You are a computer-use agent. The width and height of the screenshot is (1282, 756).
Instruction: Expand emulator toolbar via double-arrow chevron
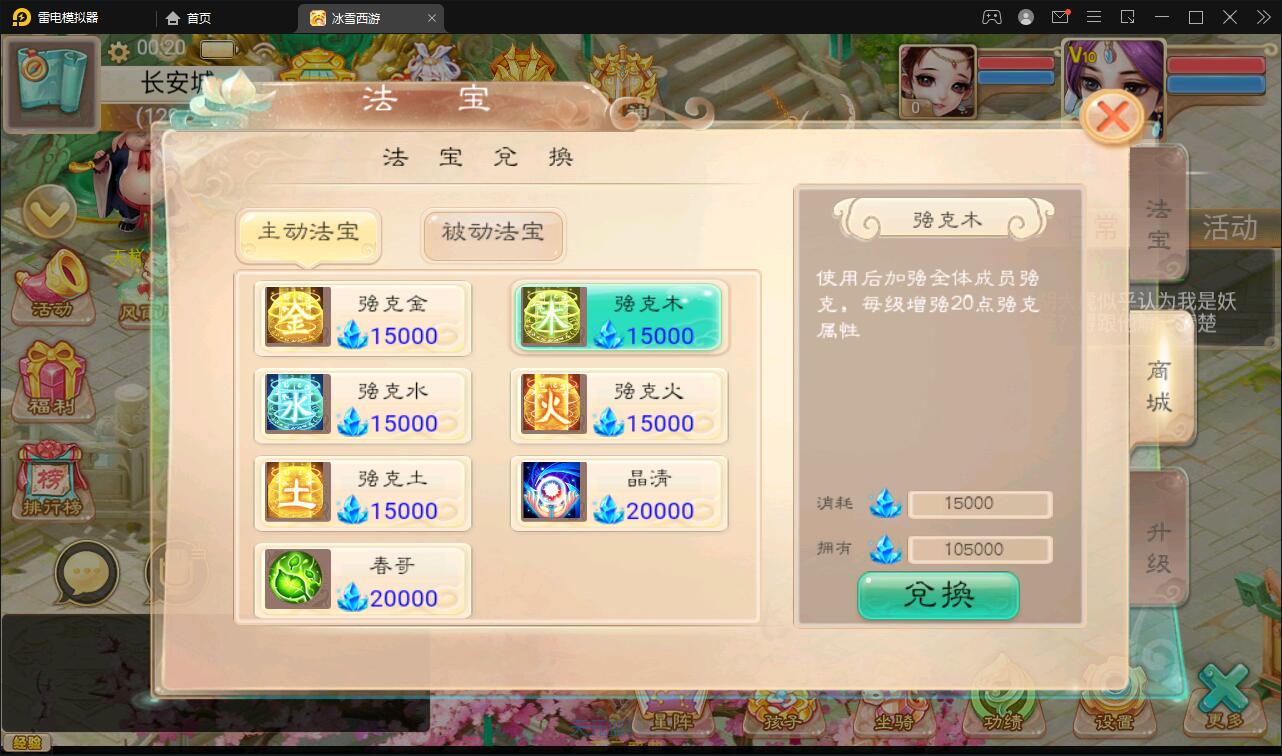tap(1262, 17)
